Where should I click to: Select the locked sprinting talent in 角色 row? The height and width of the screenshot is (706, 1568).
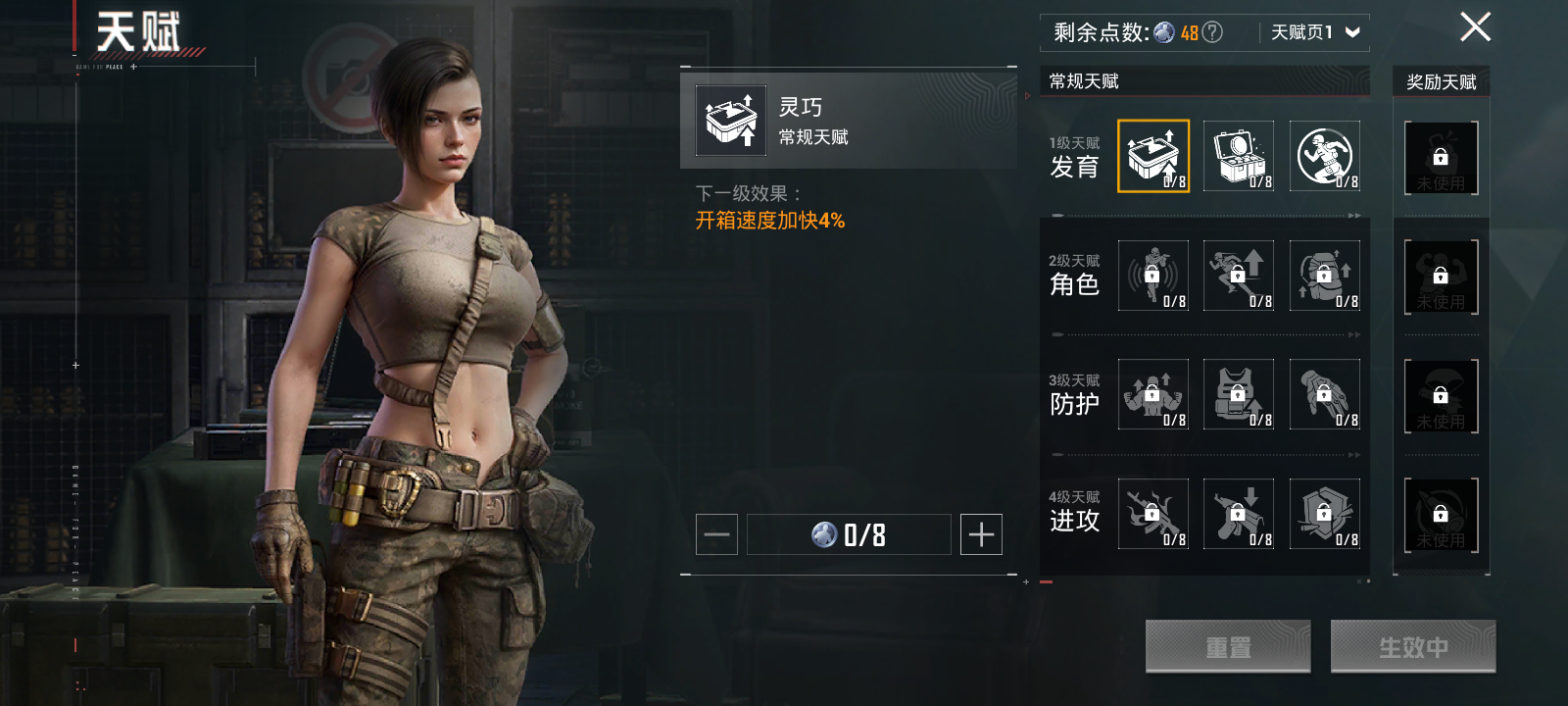(1239, 276)
